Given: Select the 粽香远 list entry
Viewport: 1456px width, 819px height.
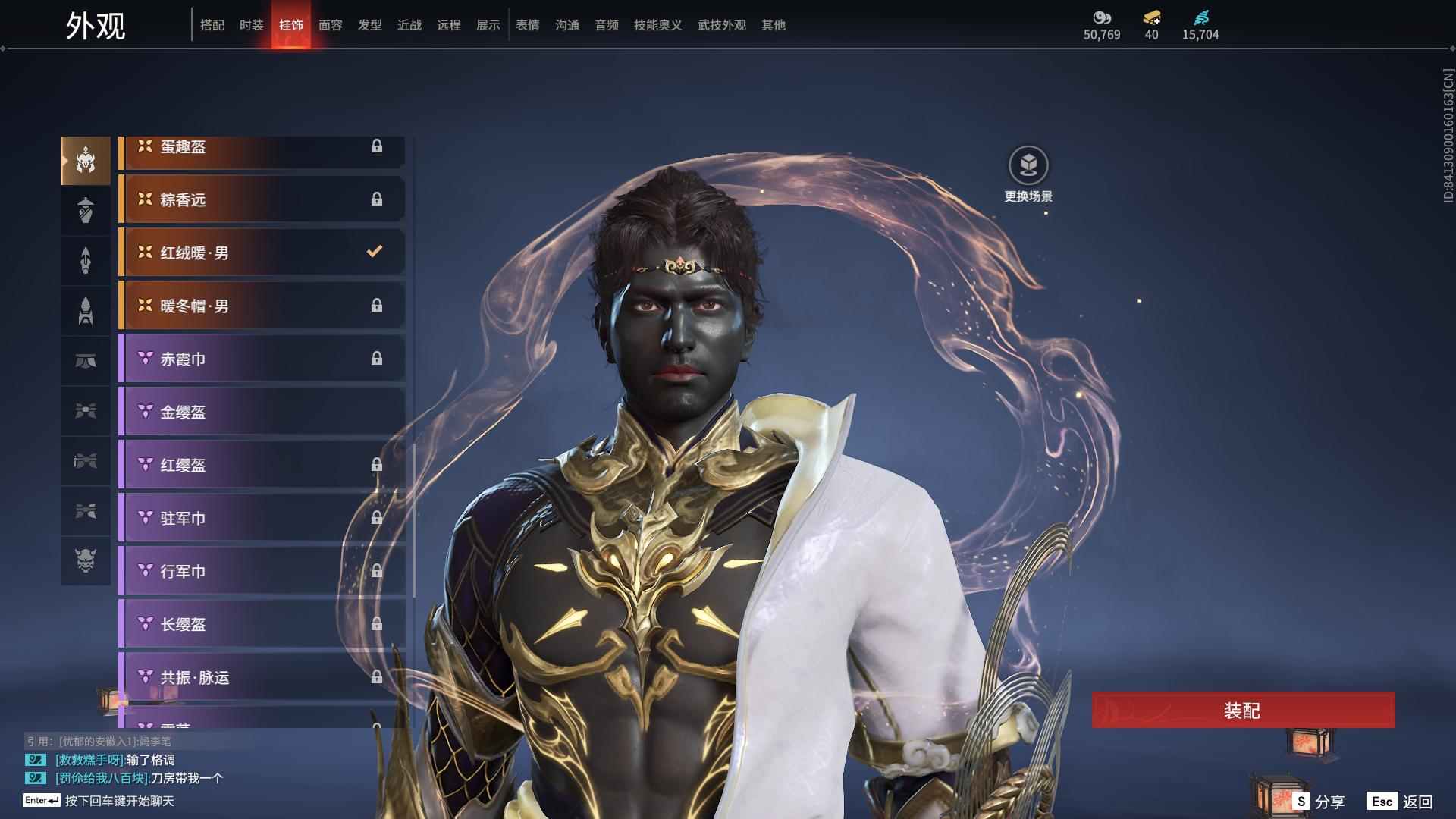Looking at the screenshot, I should [262, 199].
